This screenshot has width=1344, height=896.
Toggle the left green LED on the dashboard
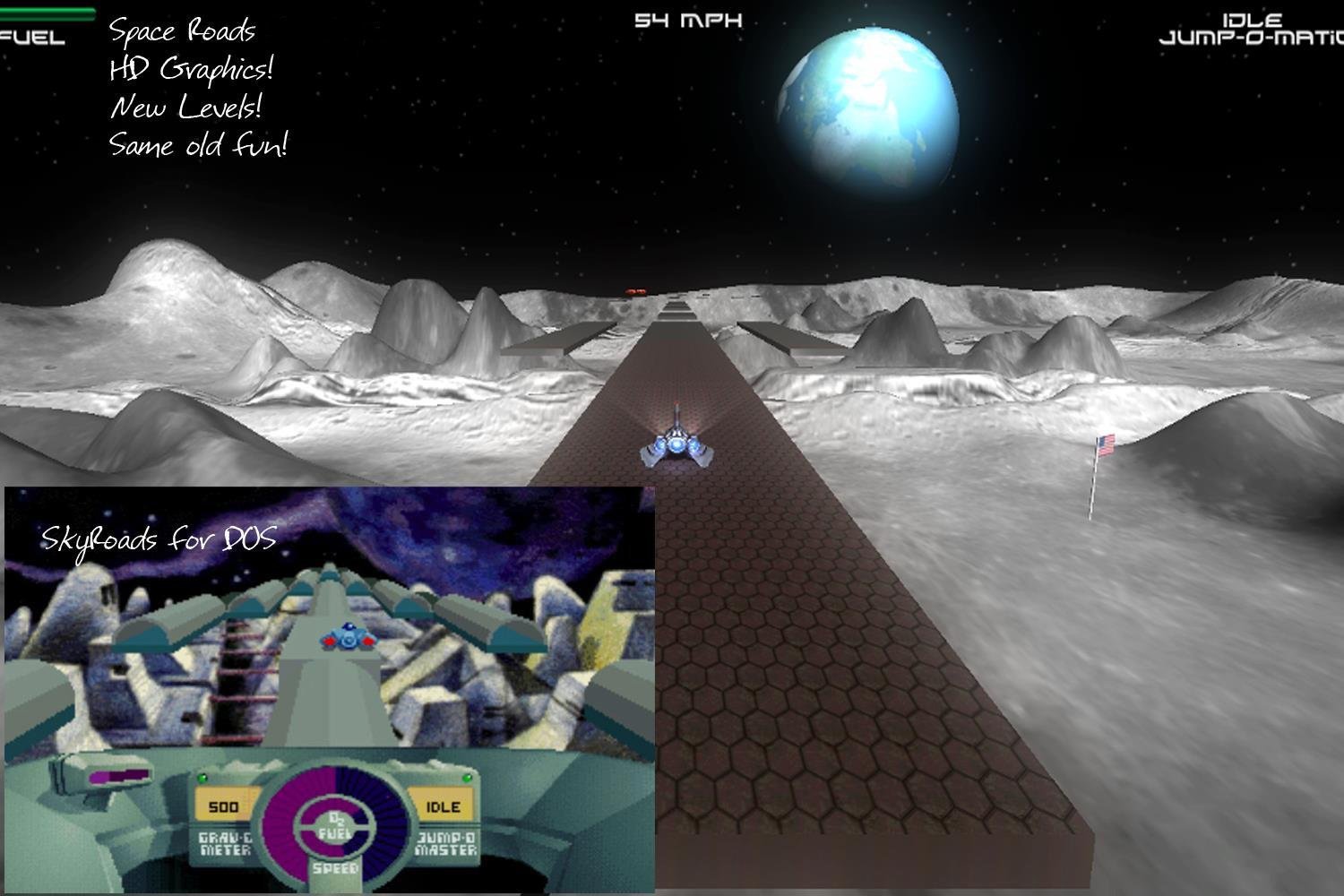(x=202, y=778)
